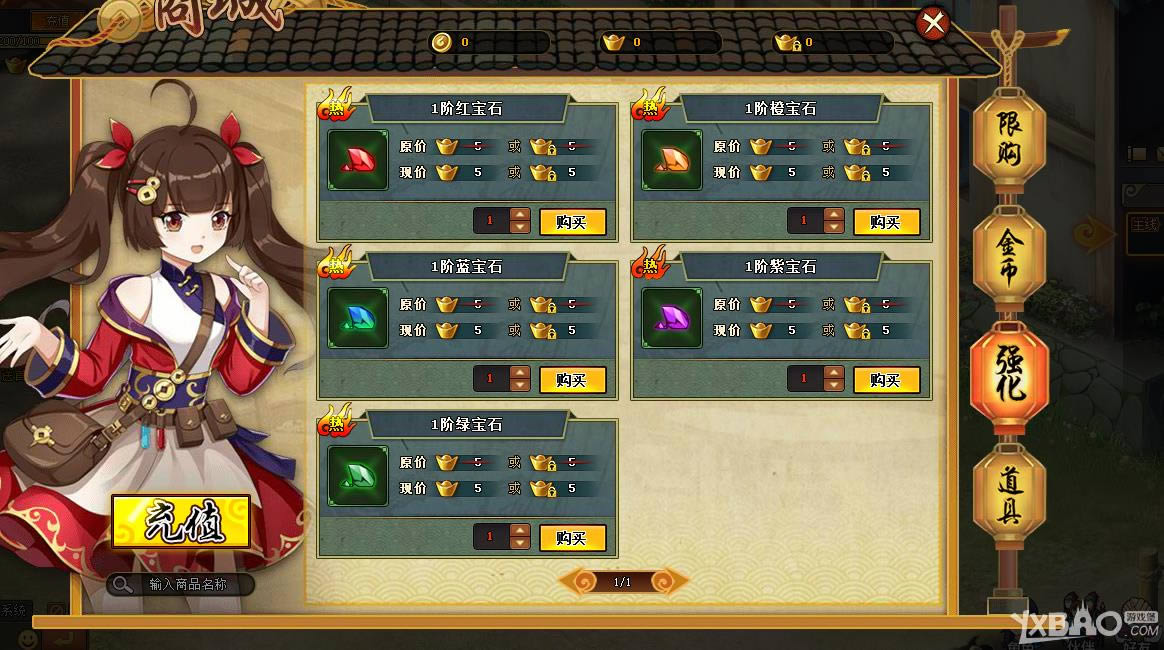
Task: Select the orange gem item icon
Action: pyautogui.click(x=672, y=160)
